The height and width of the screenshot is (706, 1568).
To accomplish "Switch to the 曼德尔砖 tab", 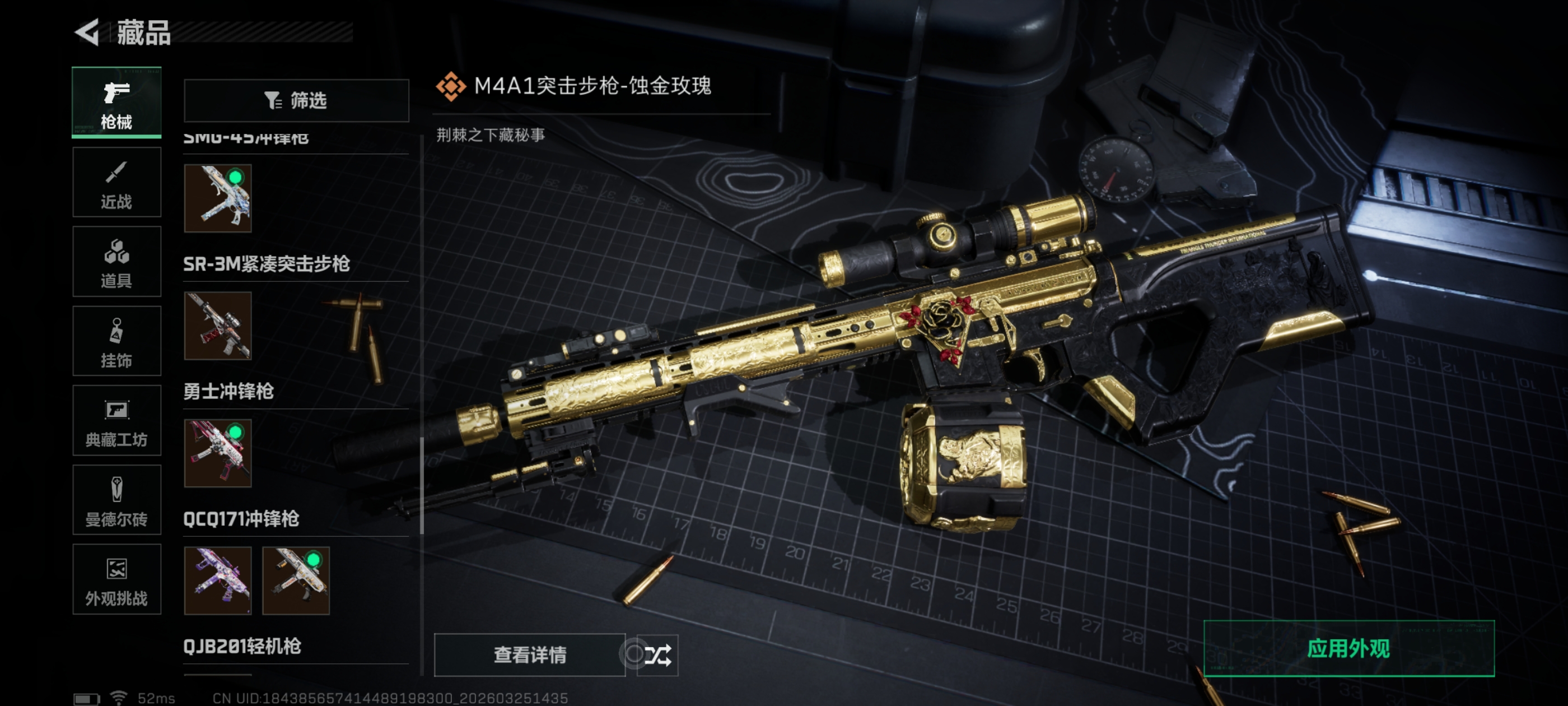I will [x=116, y=500].
